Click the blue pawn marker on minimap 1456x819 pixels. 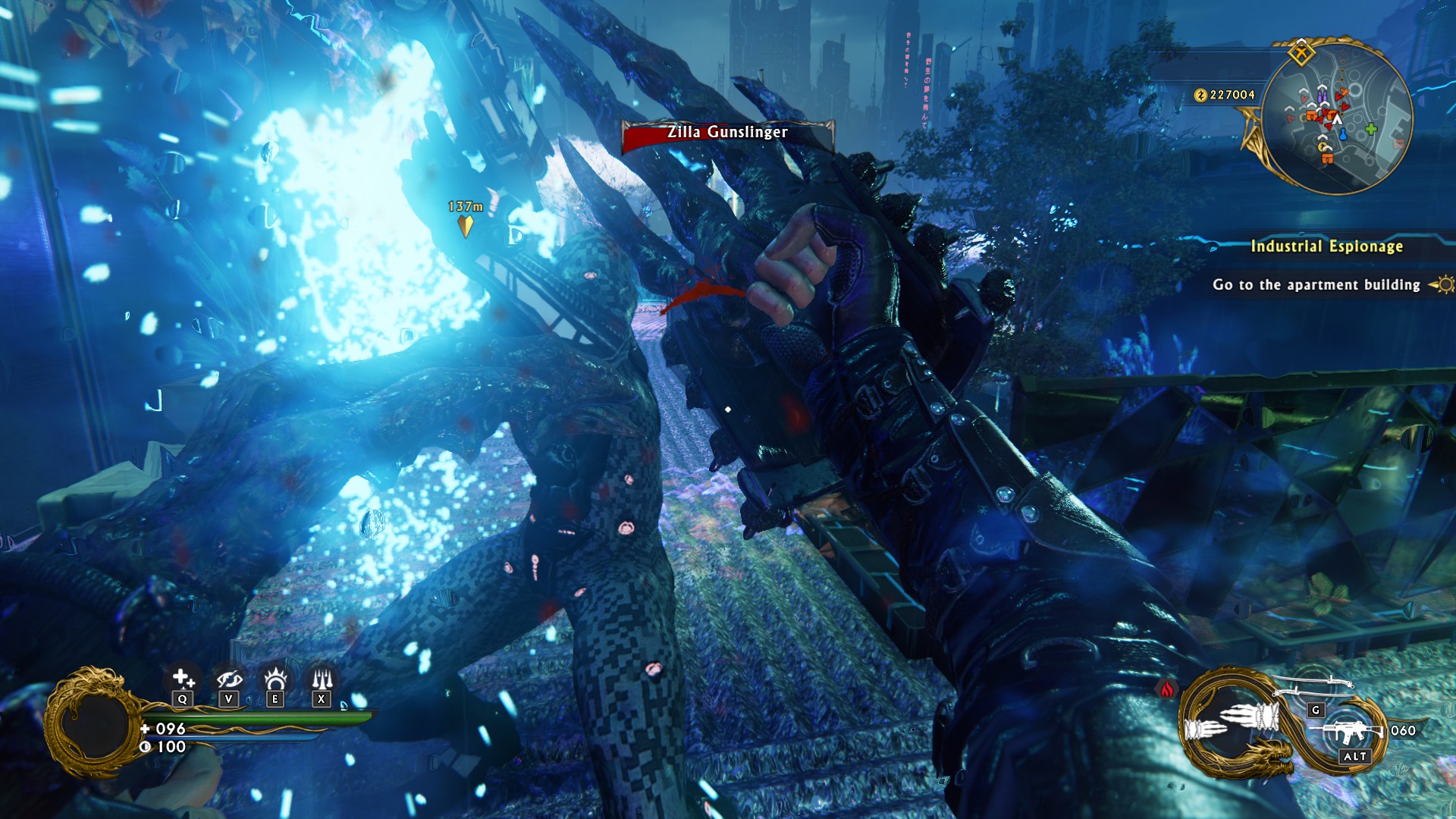tap(1343, 134)
